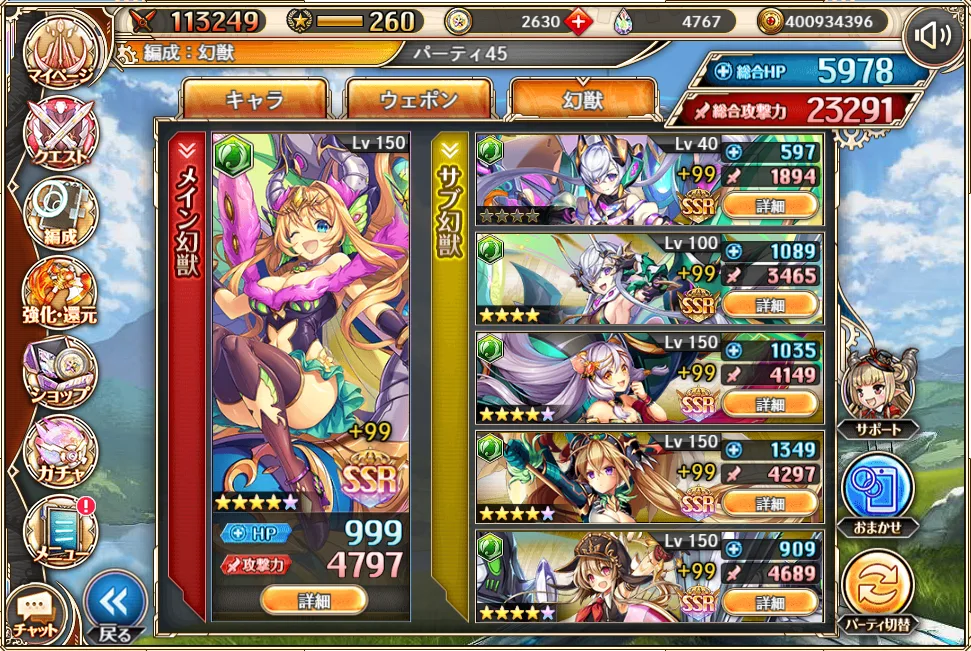This screenshot has height=651, width=971.
Task: Open the チャット chat button
Action: click(36, 612)
